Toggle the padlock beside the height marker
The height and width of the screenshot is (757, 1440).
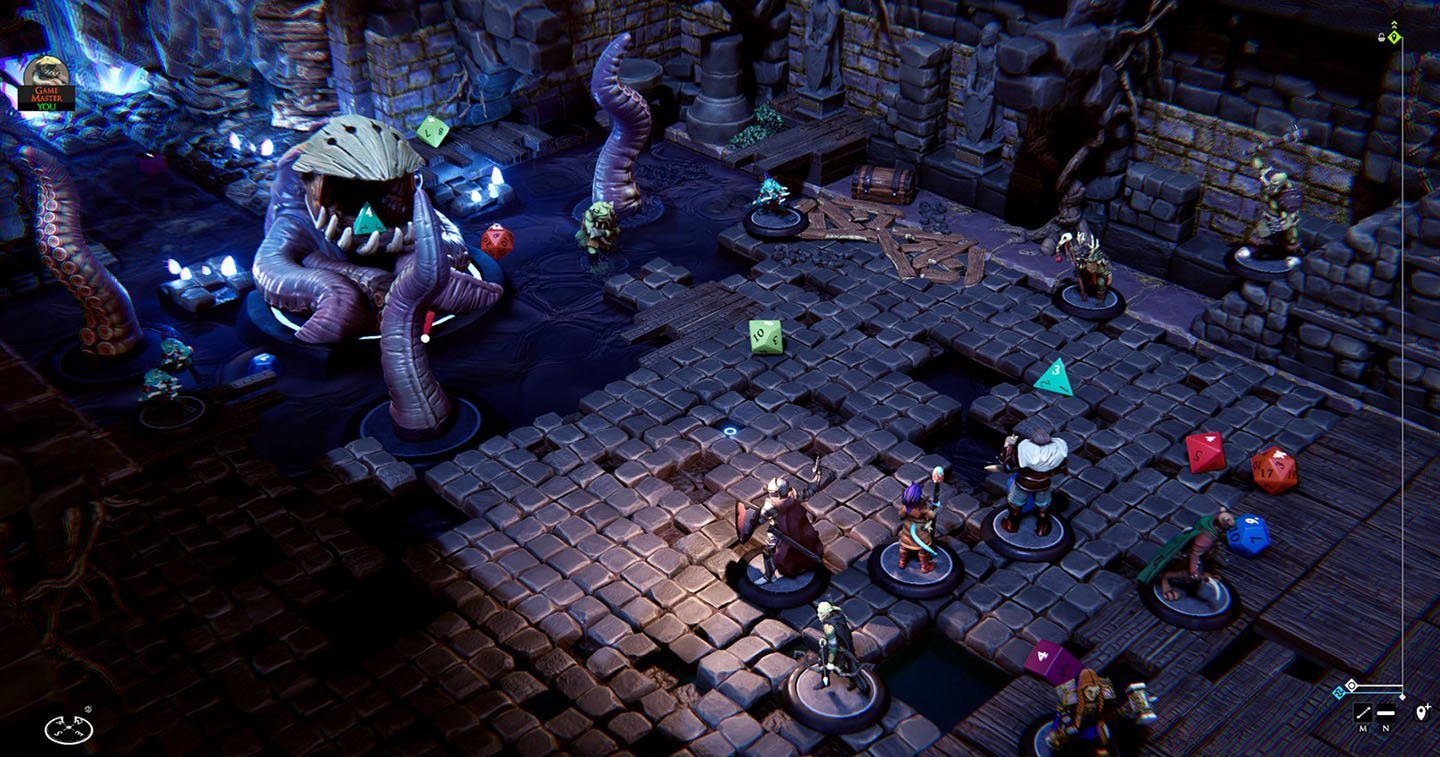click(1381, 37)
